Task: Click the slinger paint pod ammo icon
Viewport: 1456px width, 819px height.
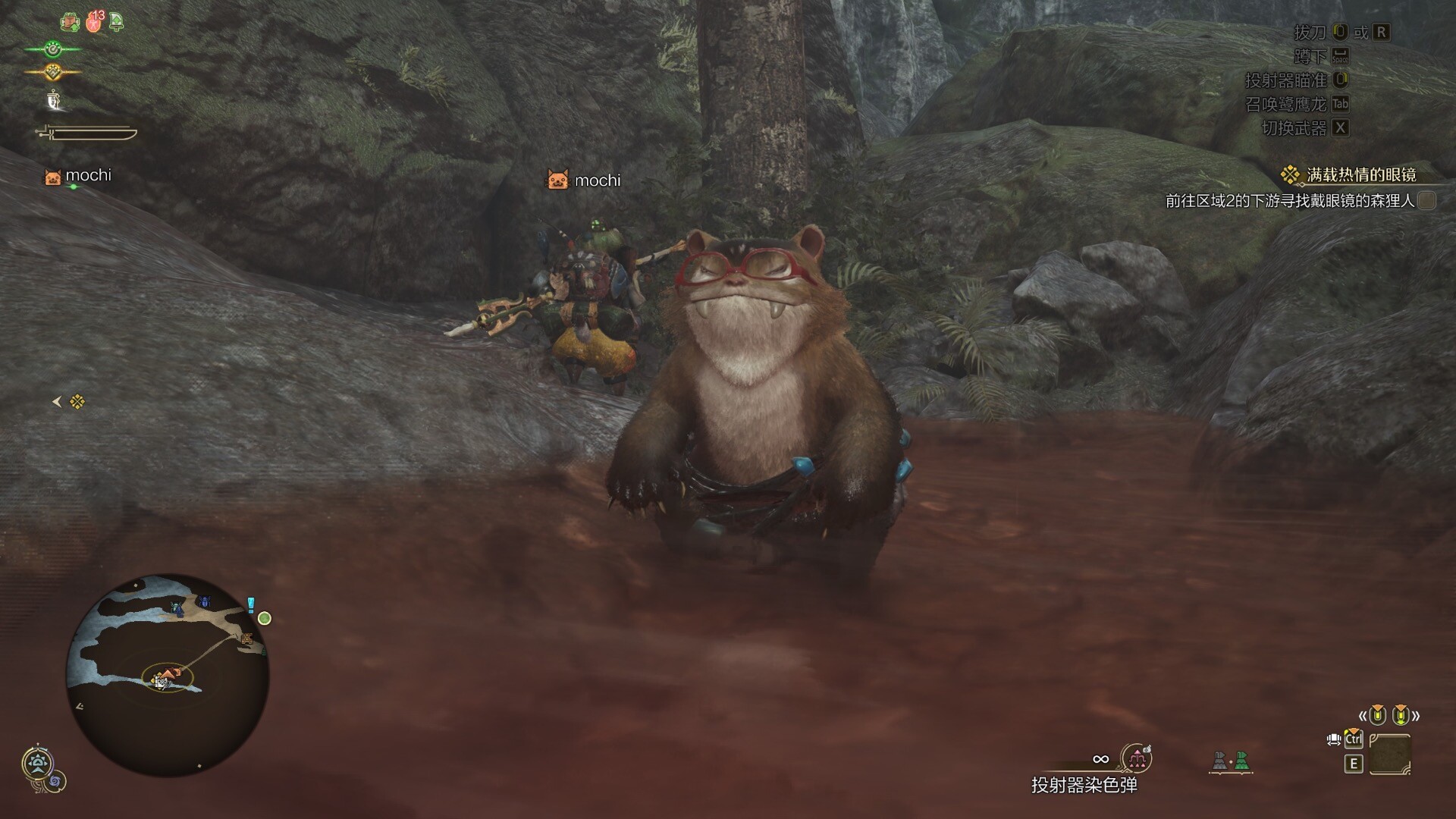Action: (1137, 757)
